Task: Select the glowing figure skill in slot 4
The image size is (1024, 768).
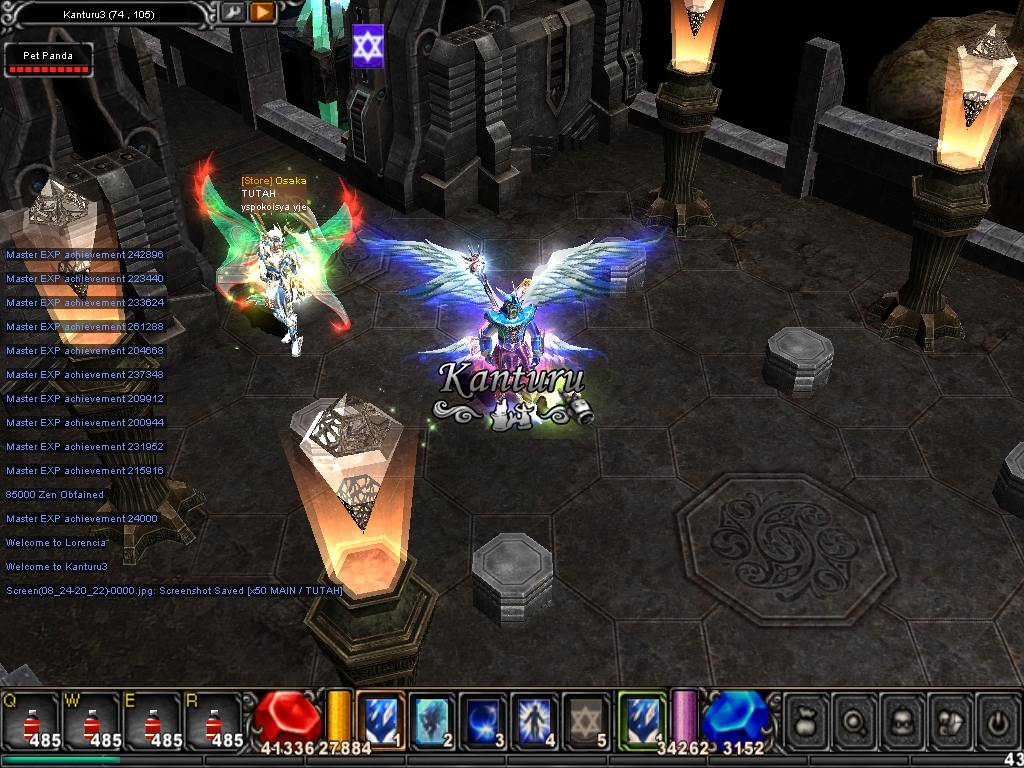Action: pyautogui.click(x=535, y=718)
